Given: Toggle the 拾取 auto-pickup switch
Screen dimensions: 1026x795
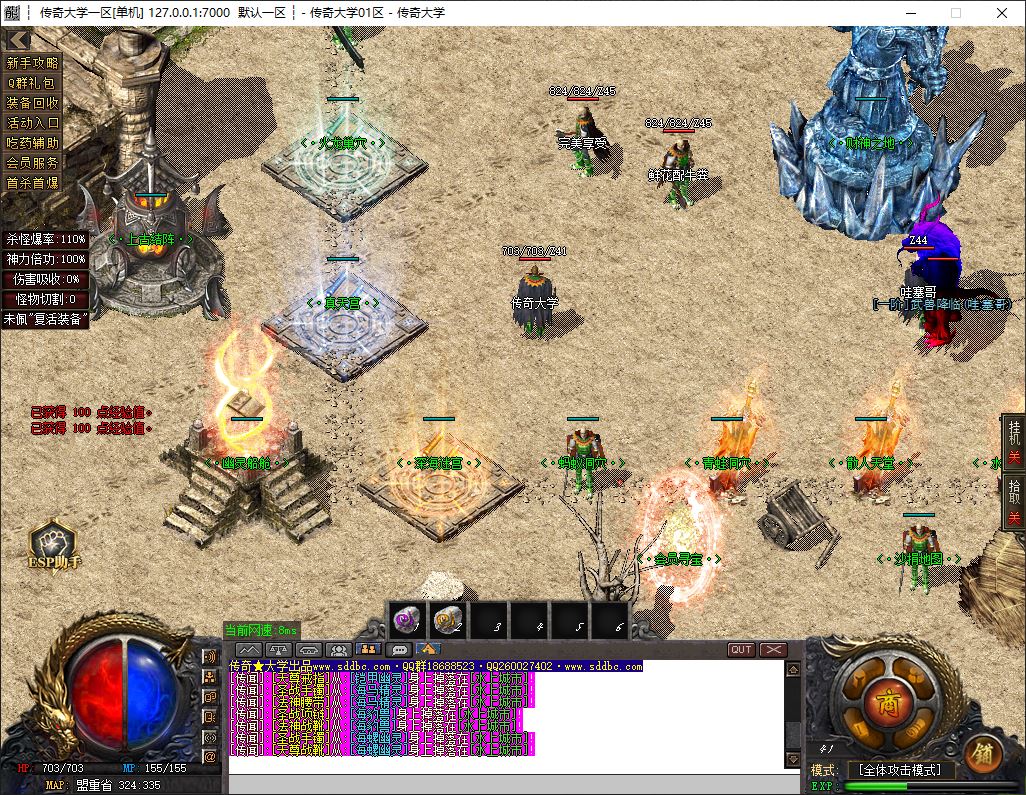Looking at the screenshot, I should point(1014,502).
